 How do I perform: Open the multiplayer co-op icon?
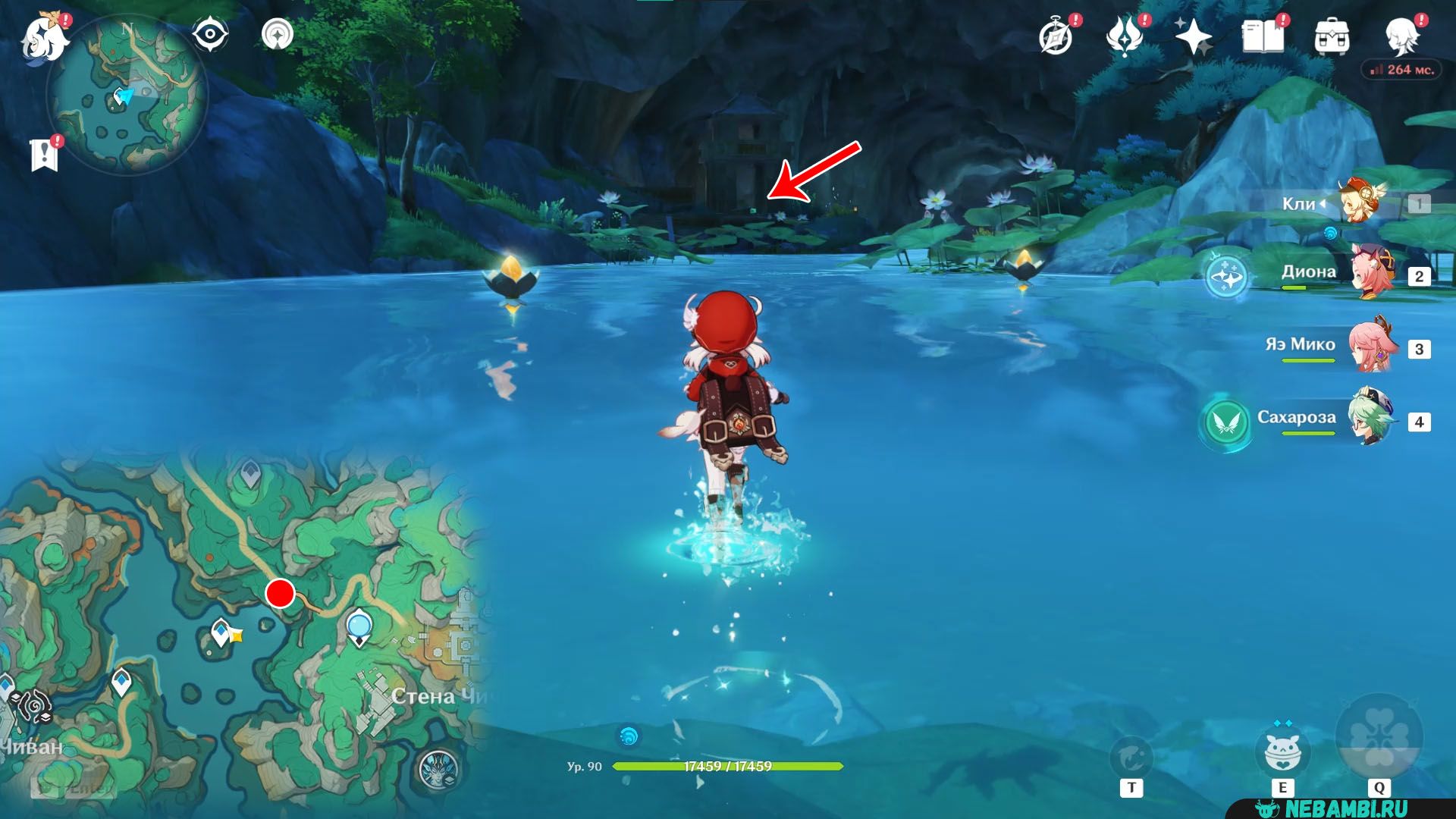pos(278,34)
